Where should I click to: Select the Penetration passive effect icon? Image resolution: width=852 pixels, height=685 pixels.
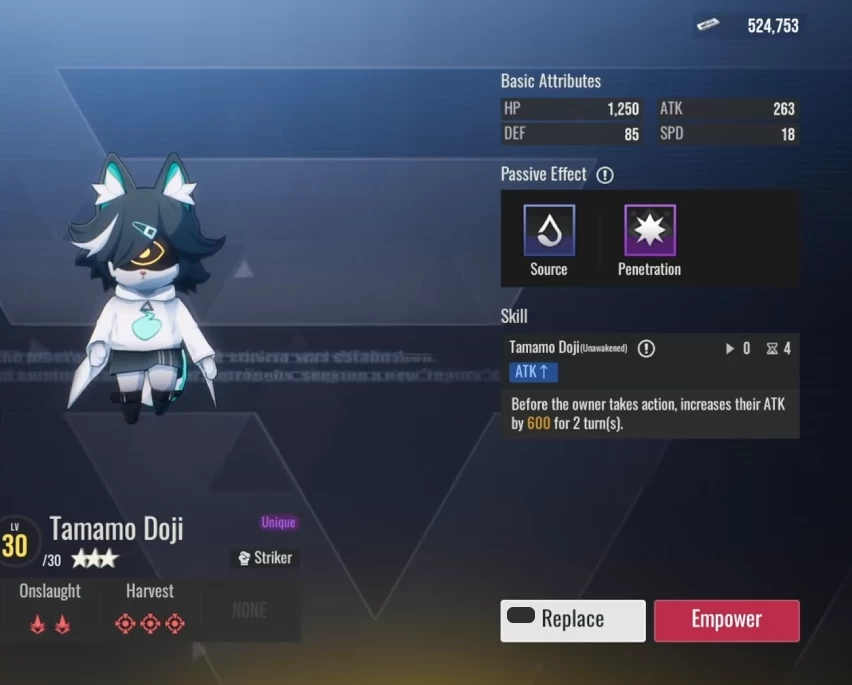pyautogui.click(x=649, y=231)
